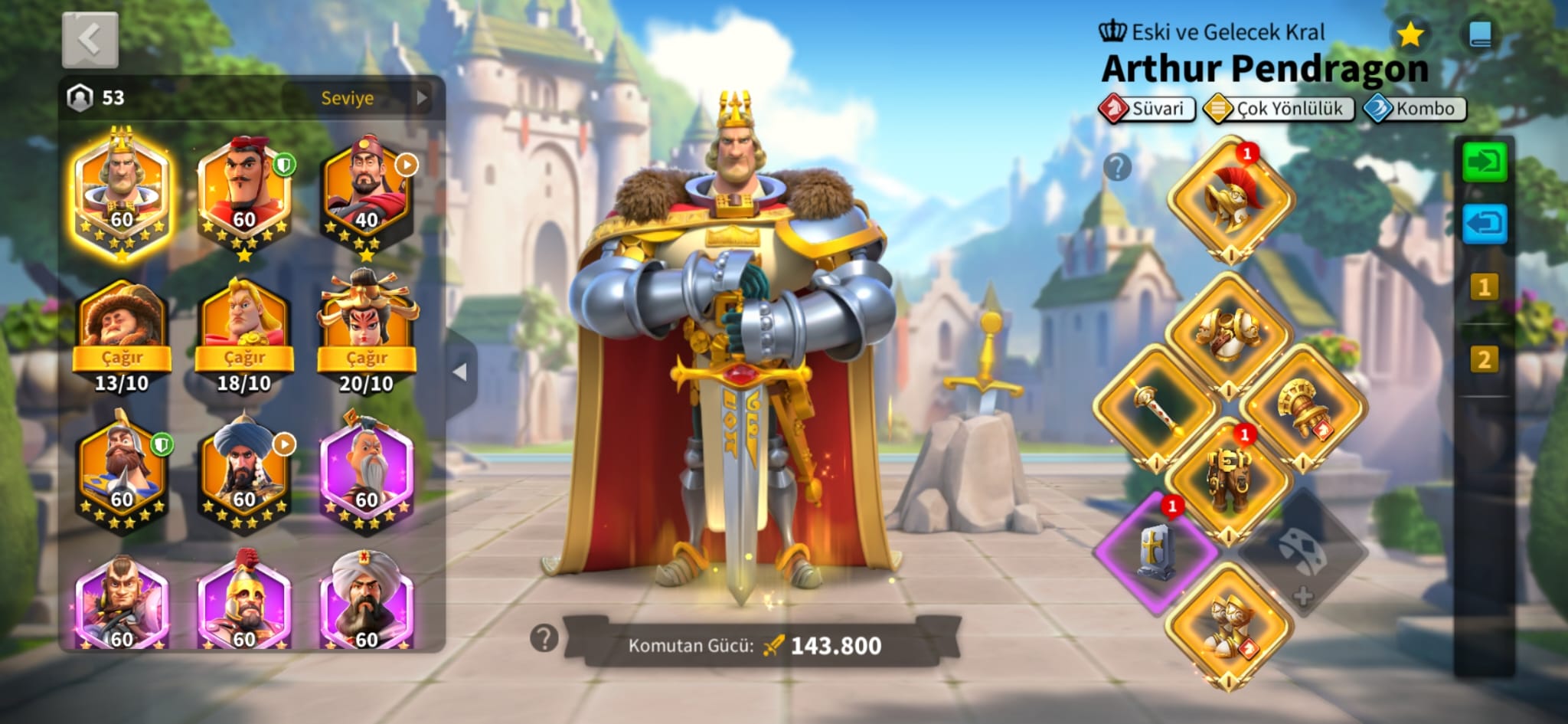The height and width of the screenshot is (724, 1568).
Task: Open the blue book icon
Action: (x=1480, y=34)
